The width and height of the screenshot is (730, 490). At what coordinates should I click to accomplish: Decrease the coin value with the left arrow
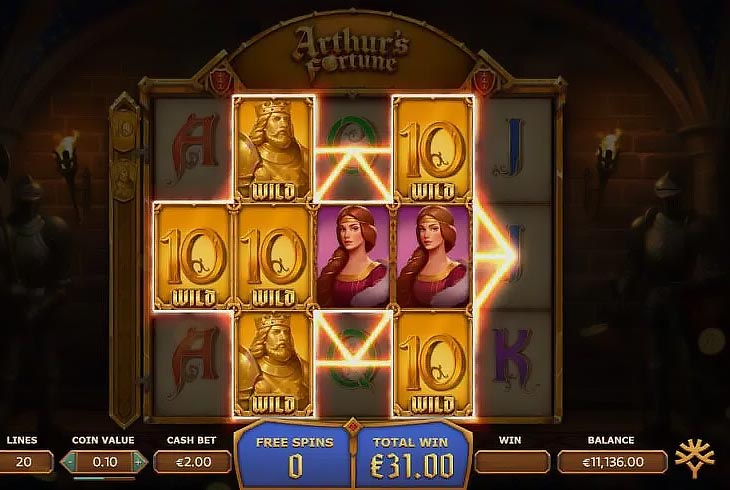point(69,461)
